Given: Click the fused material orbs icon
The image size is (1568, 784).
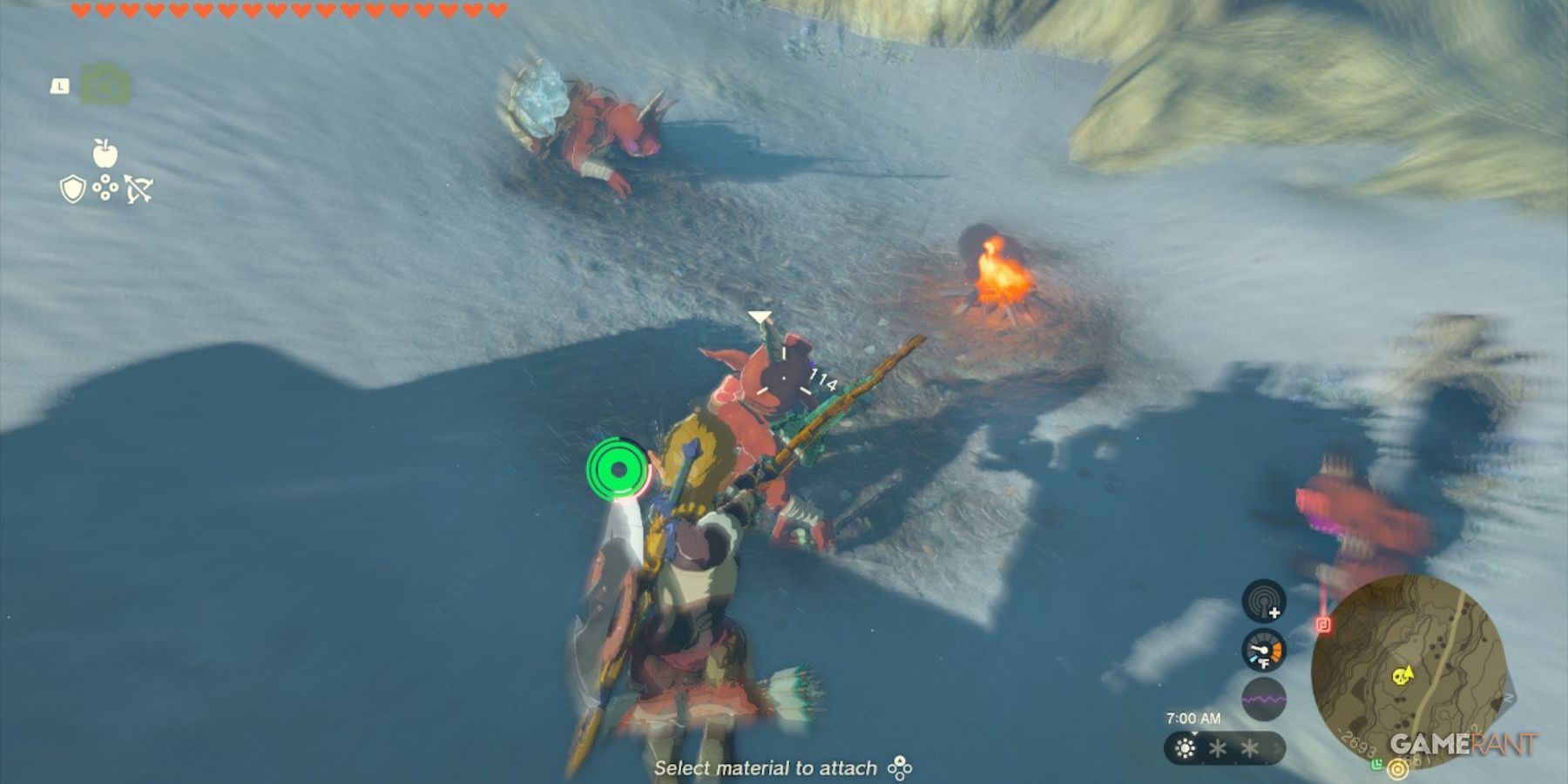Looking at the screenshot, I should coord(105,187).
